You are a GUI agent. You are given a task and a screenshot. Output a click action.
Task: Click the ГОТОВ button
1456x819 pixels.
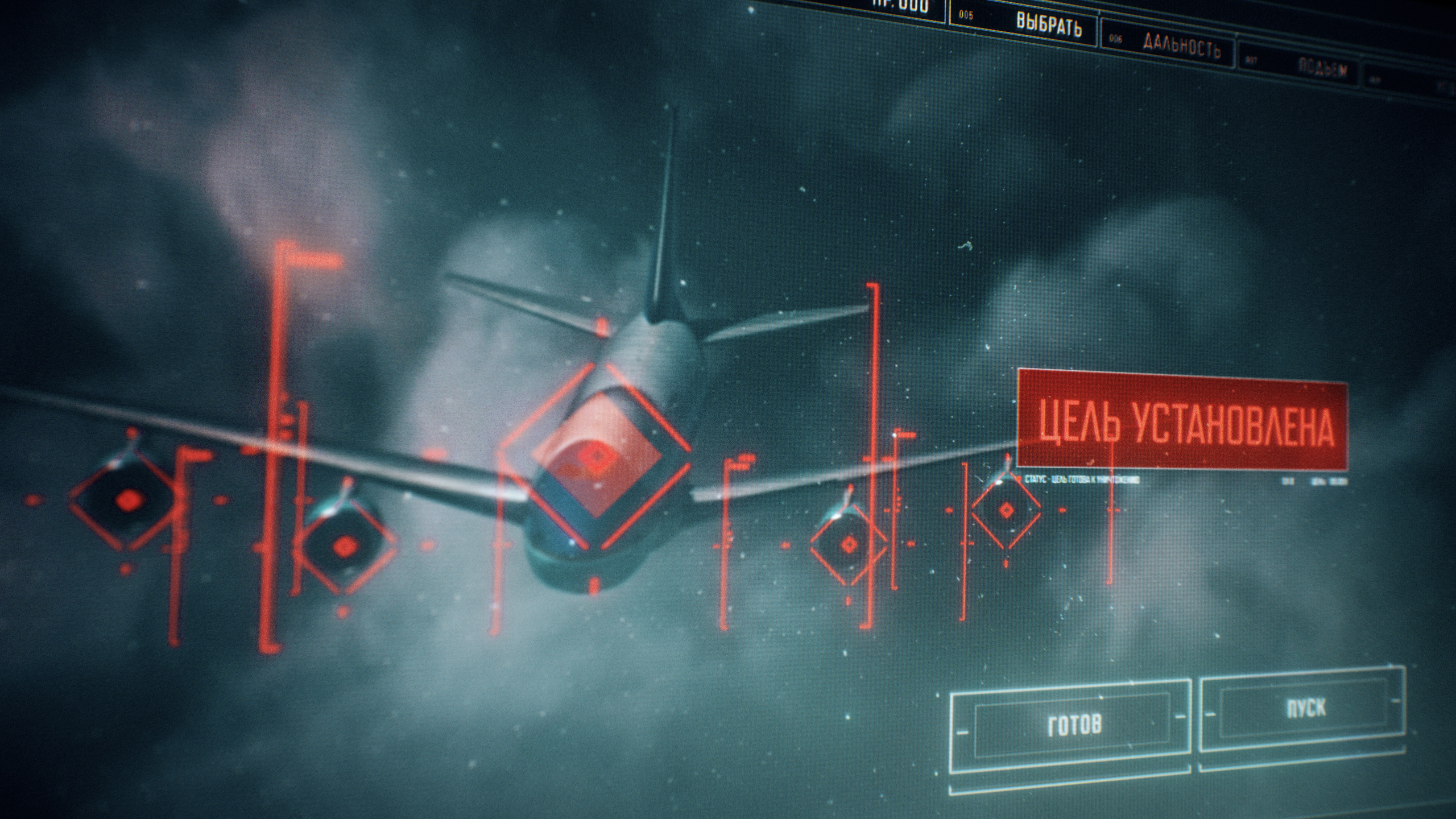[1073, 724]
